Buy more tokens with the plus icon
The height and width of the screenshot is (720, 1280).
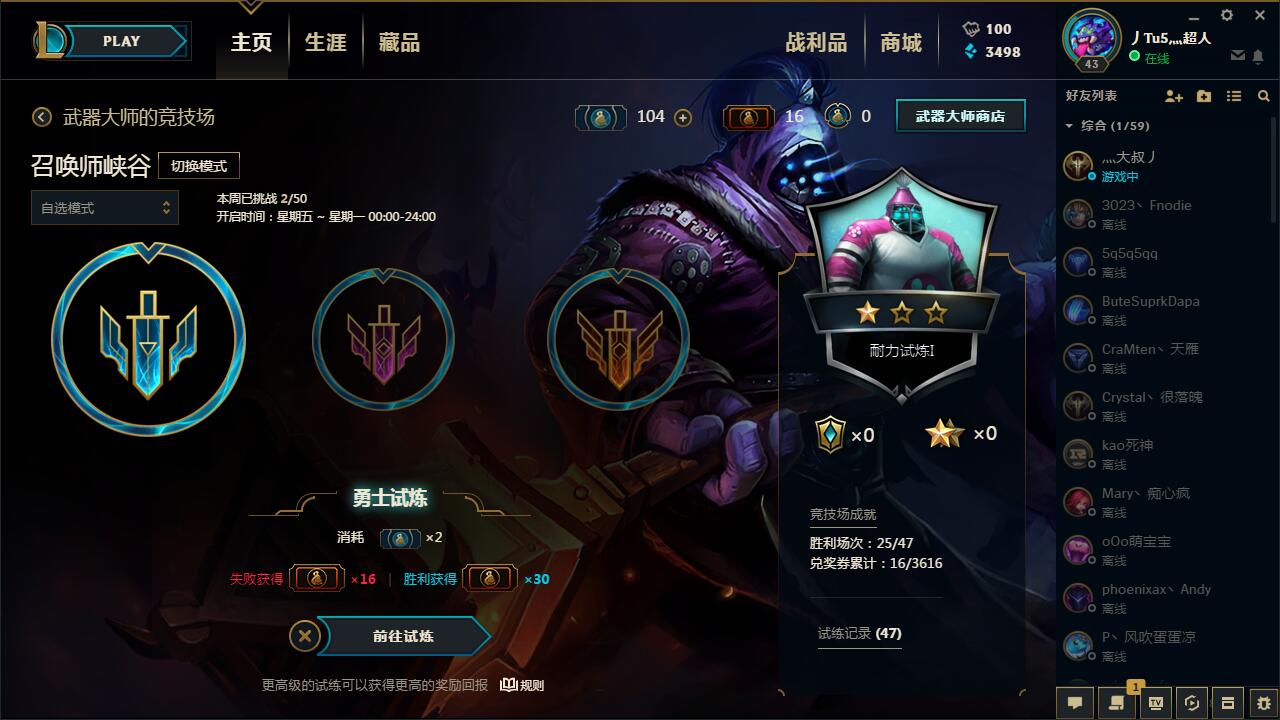coord(682,117)
